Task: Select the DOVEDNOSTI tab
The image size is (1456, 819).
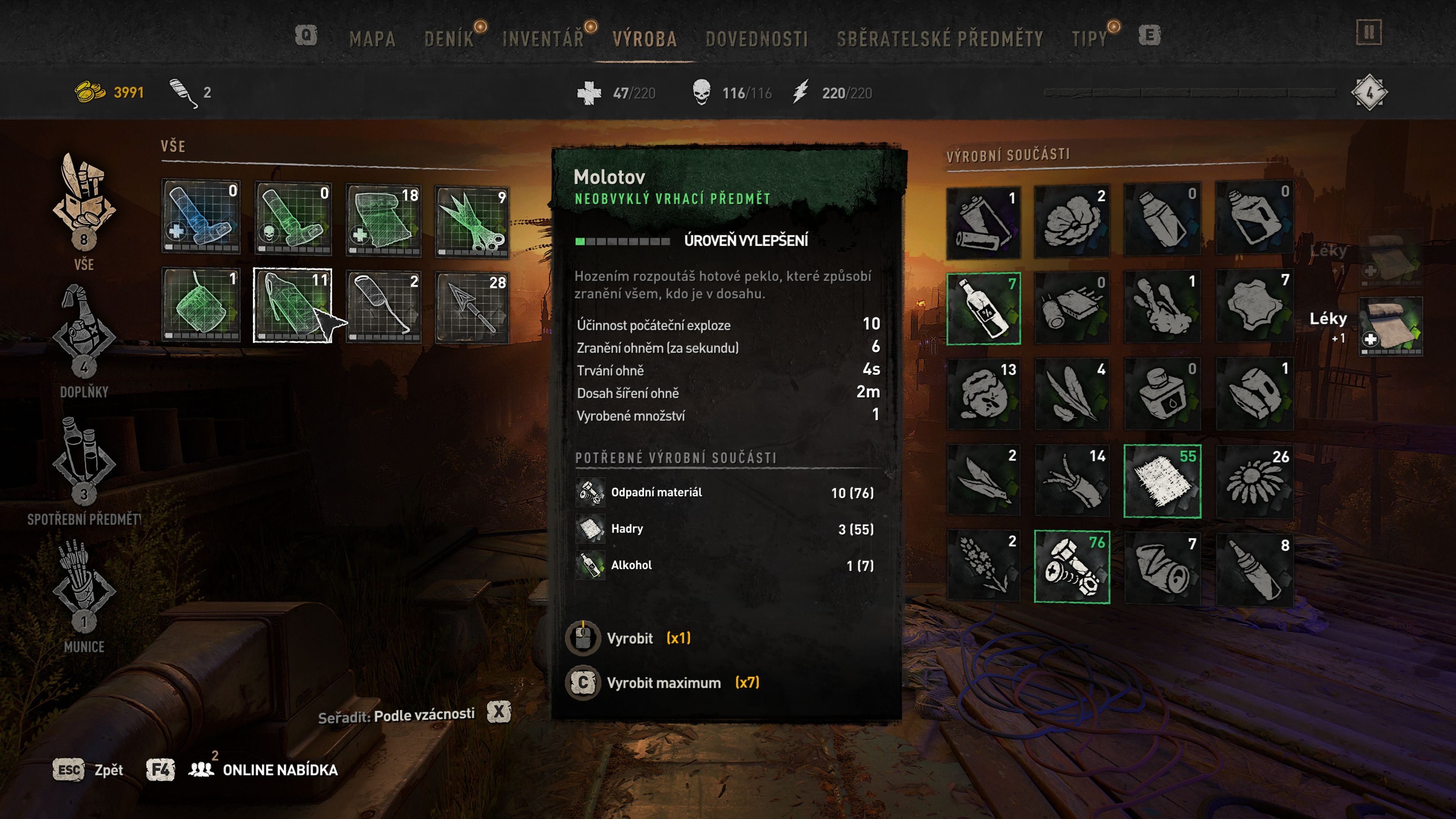Action: coord(756,39)
